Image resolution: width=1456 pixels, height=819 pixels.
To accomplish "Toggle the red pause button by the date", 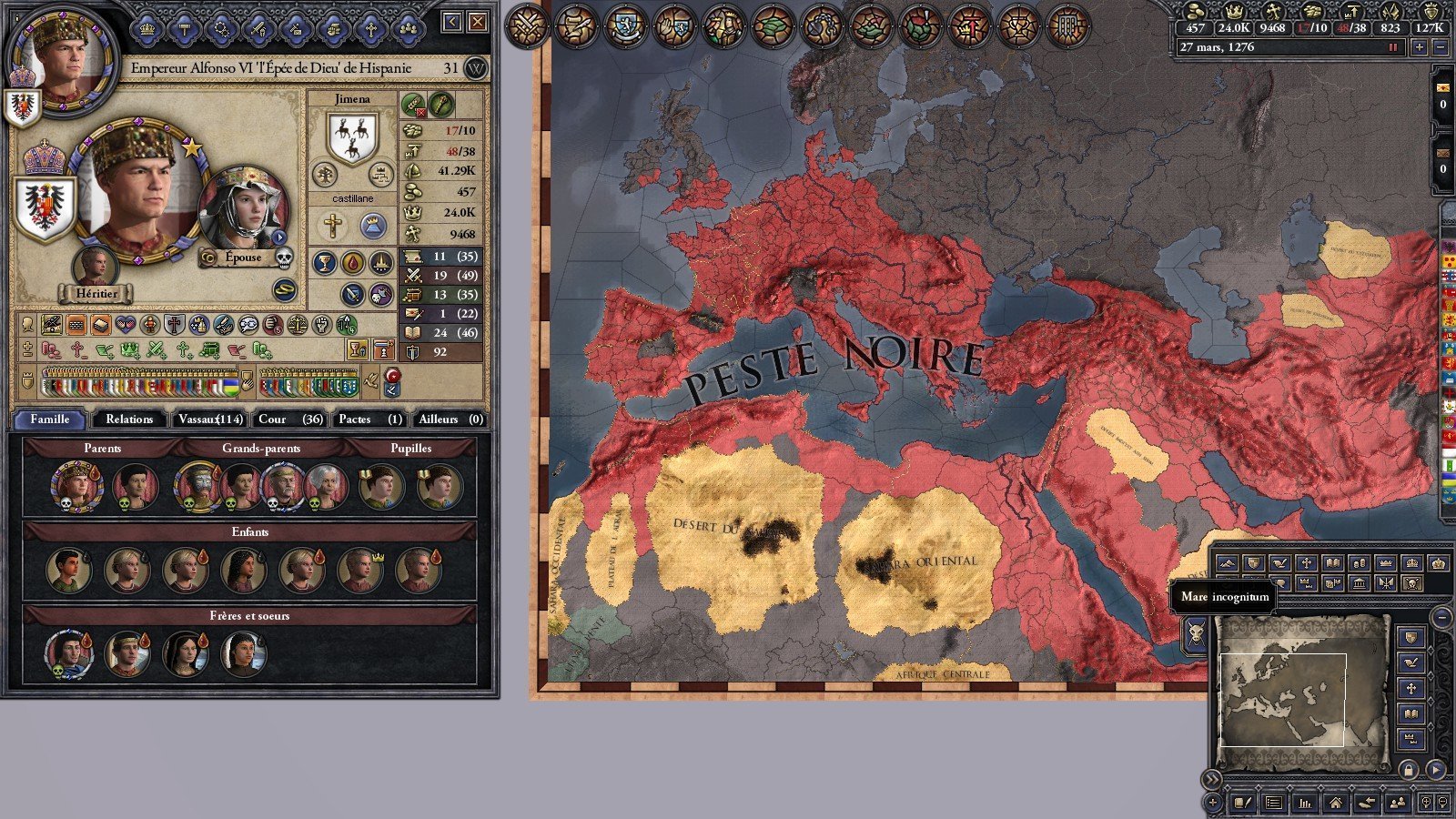I will click(1392, 47).
